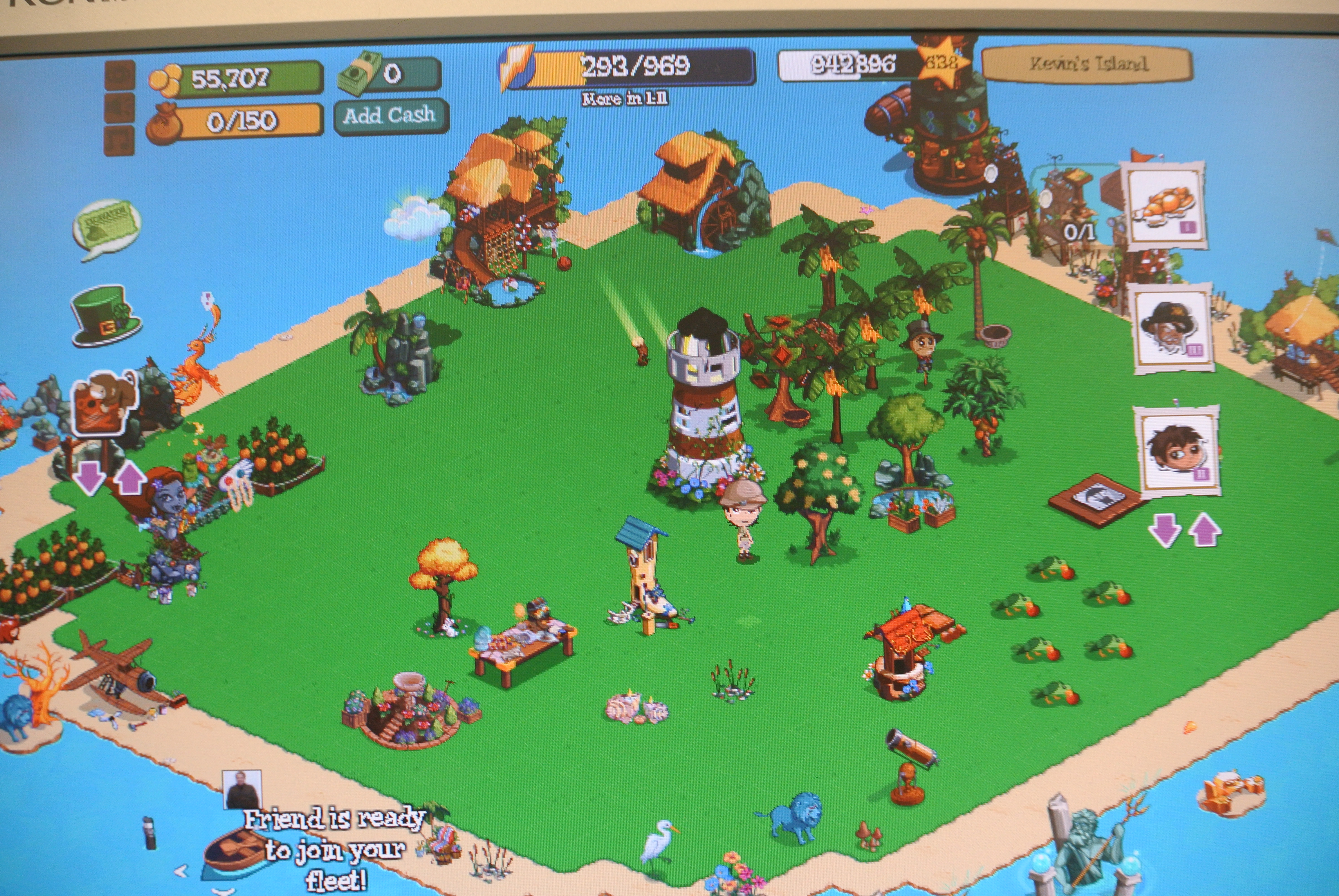Click the Add Cash button

[390, 116]
